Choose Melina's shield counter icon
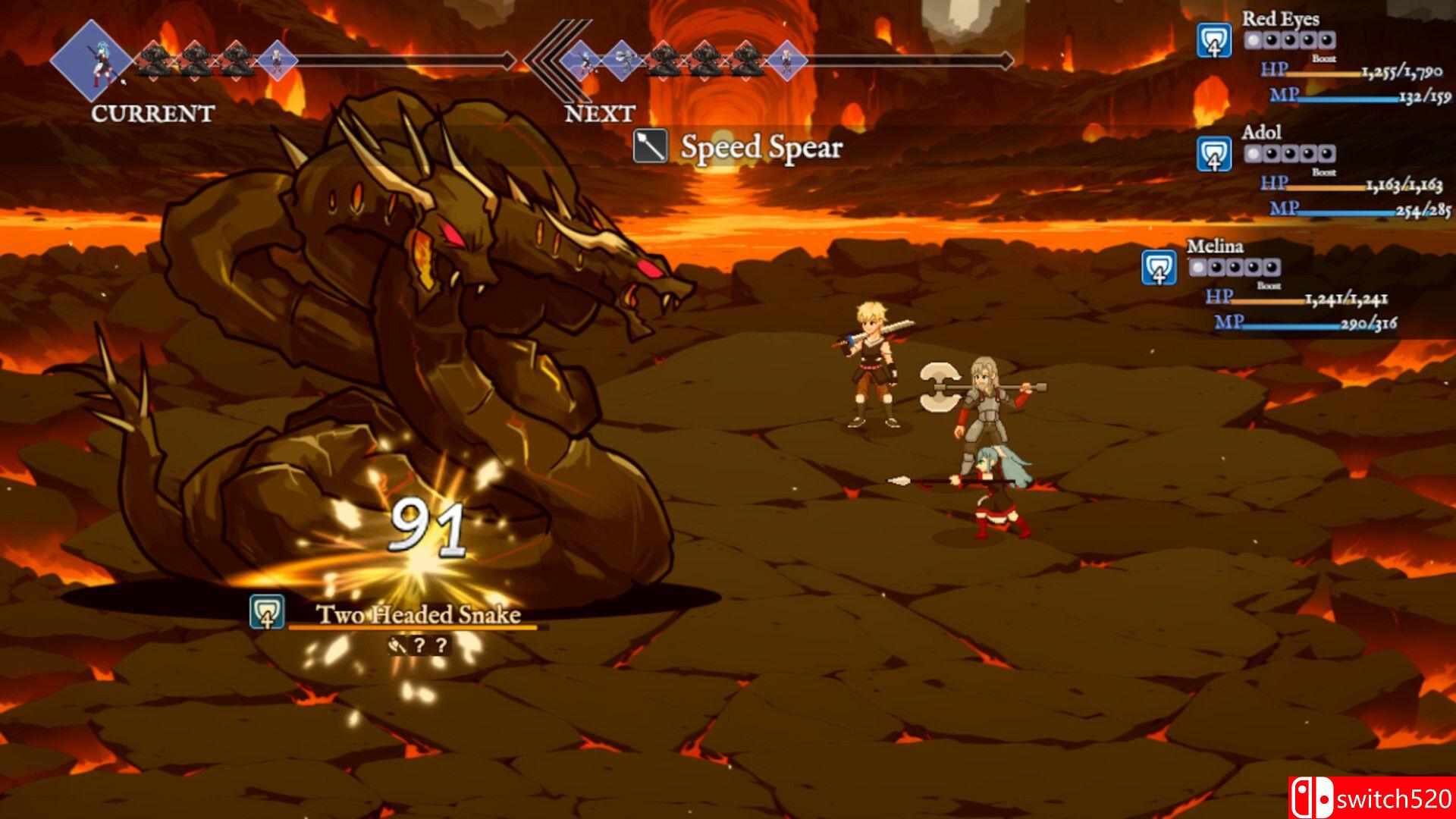The width and height of the screenshot is (1456, 819). 1159,268
